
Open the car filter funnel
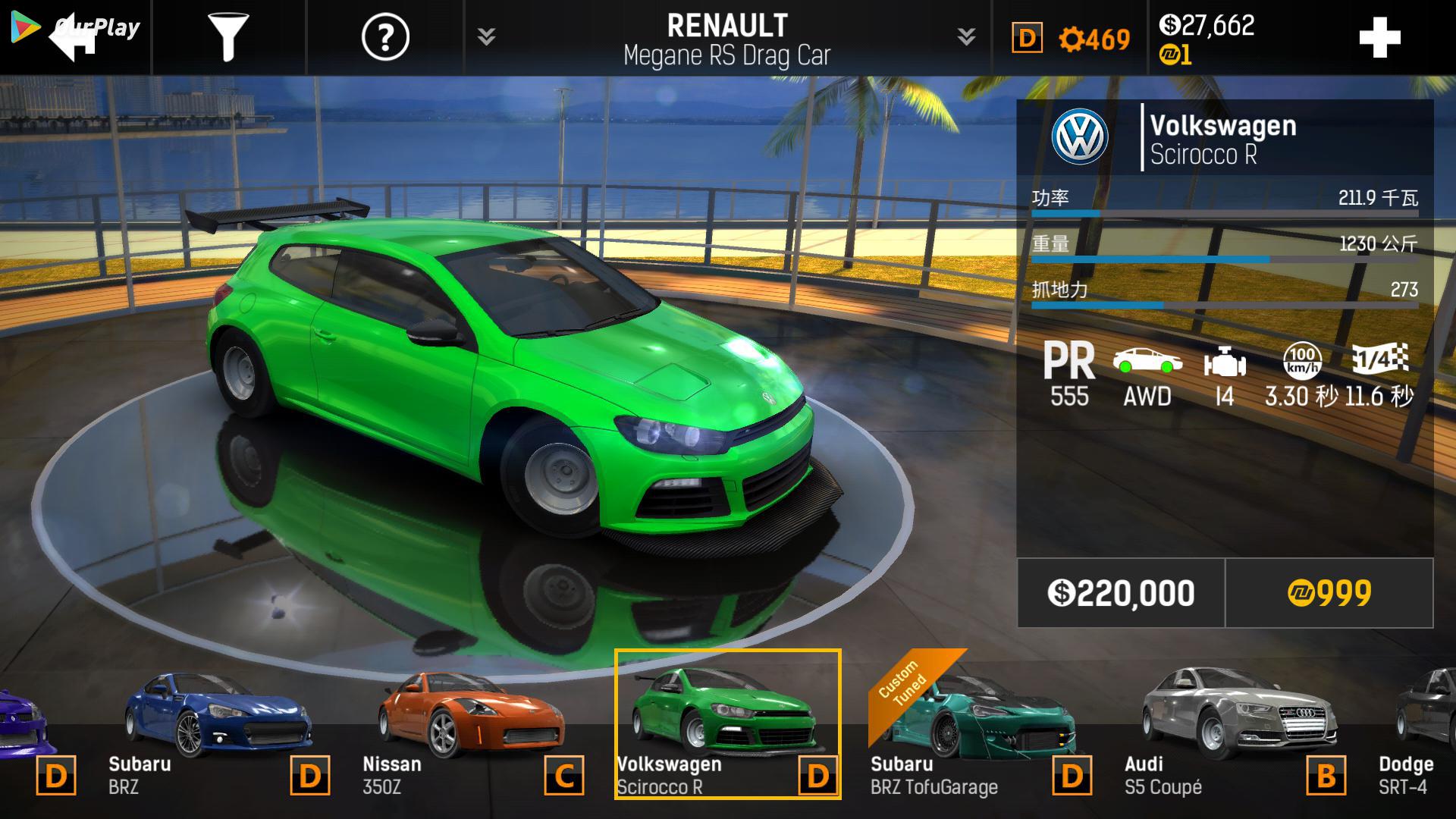pos(227,37)
